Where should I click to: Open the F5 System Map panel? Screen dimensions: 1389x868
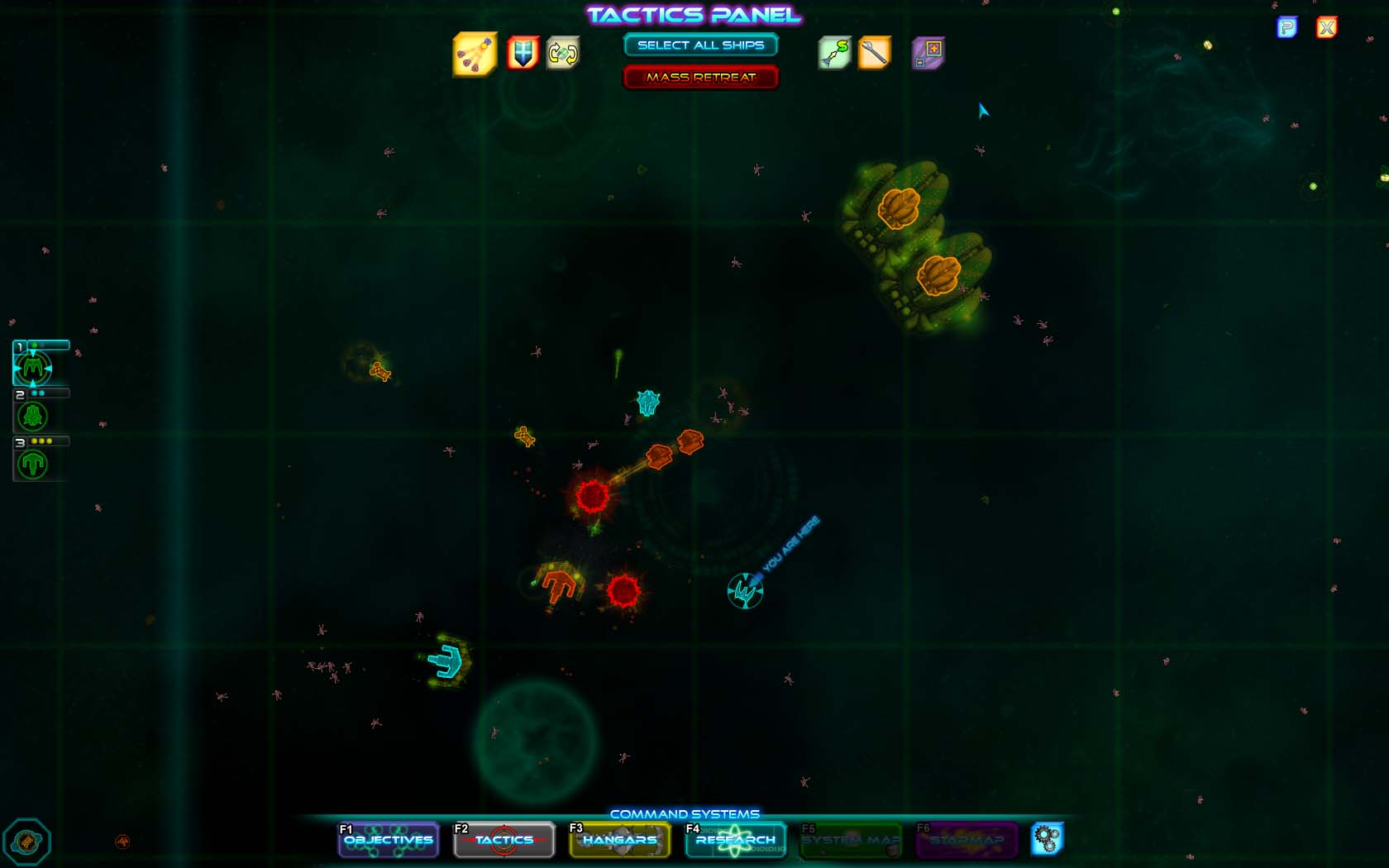click(x=849, y=840)
